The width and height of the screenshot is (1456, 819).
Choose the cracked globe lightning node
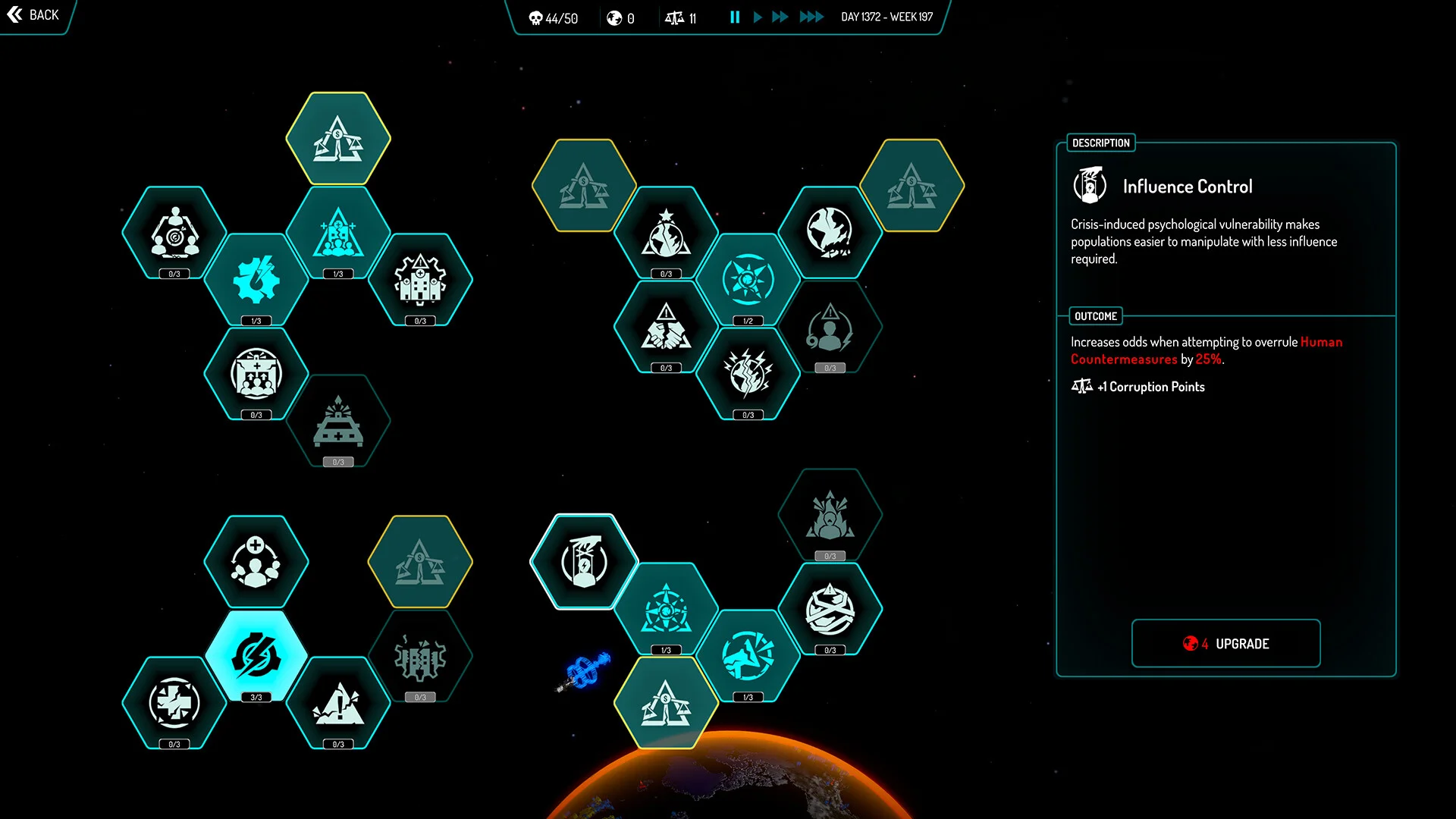pyautogui.click(x=748, y=373)
